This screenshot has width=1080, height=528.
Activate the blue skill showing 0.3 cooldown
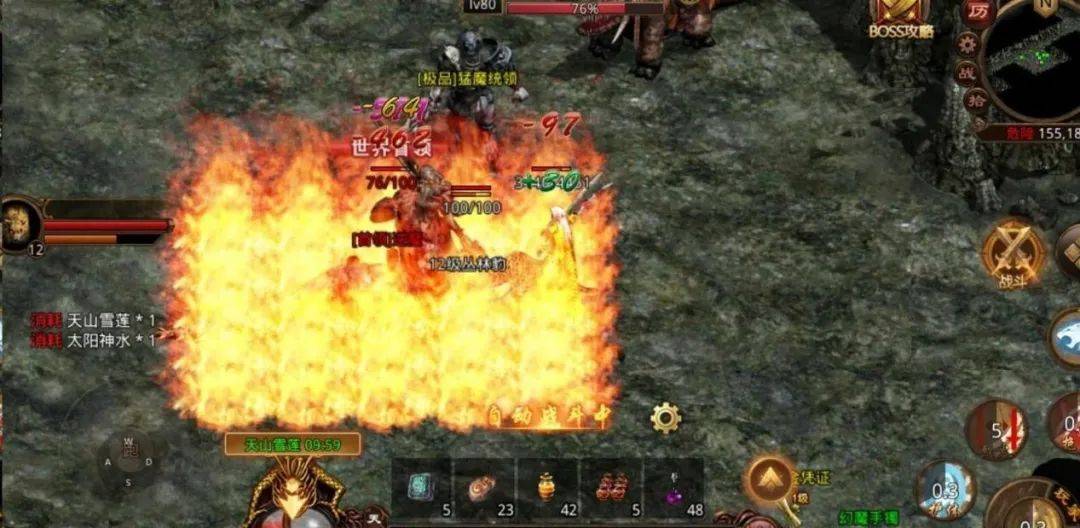click(x=944, y=489)
